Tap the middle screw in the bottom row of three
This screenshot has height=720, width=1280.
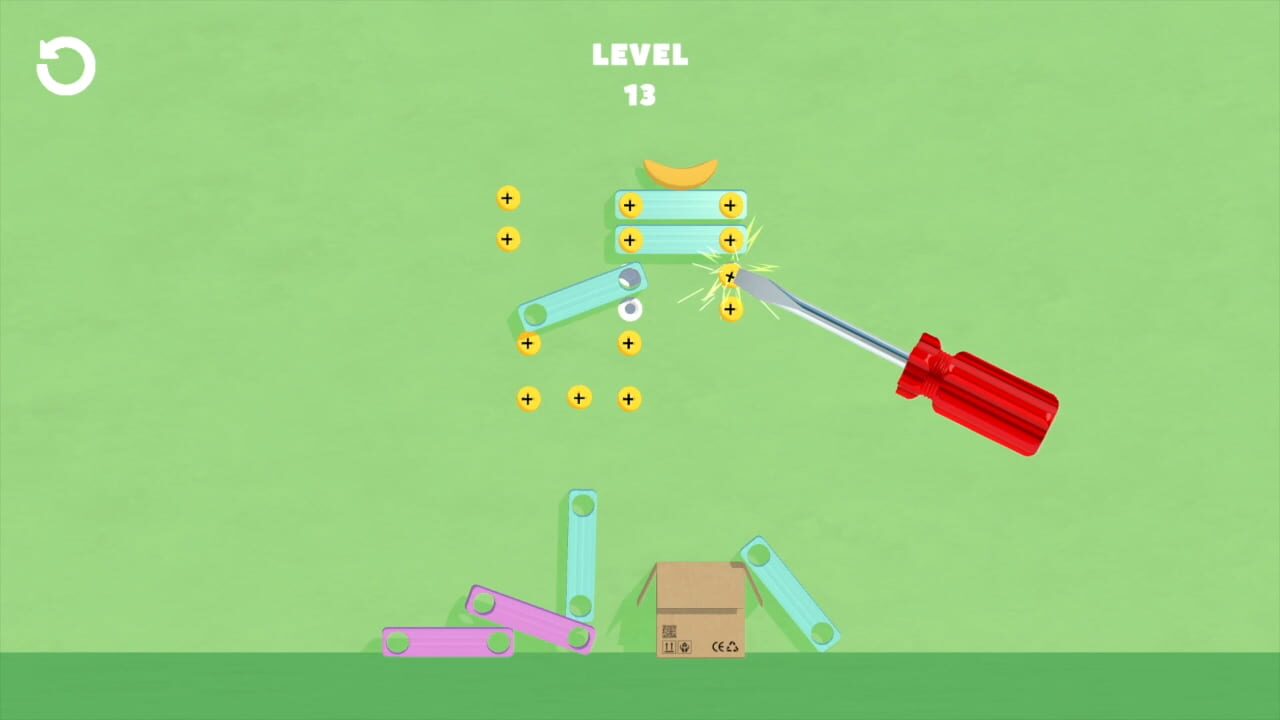pyautogui.click(x=579, y=398)
